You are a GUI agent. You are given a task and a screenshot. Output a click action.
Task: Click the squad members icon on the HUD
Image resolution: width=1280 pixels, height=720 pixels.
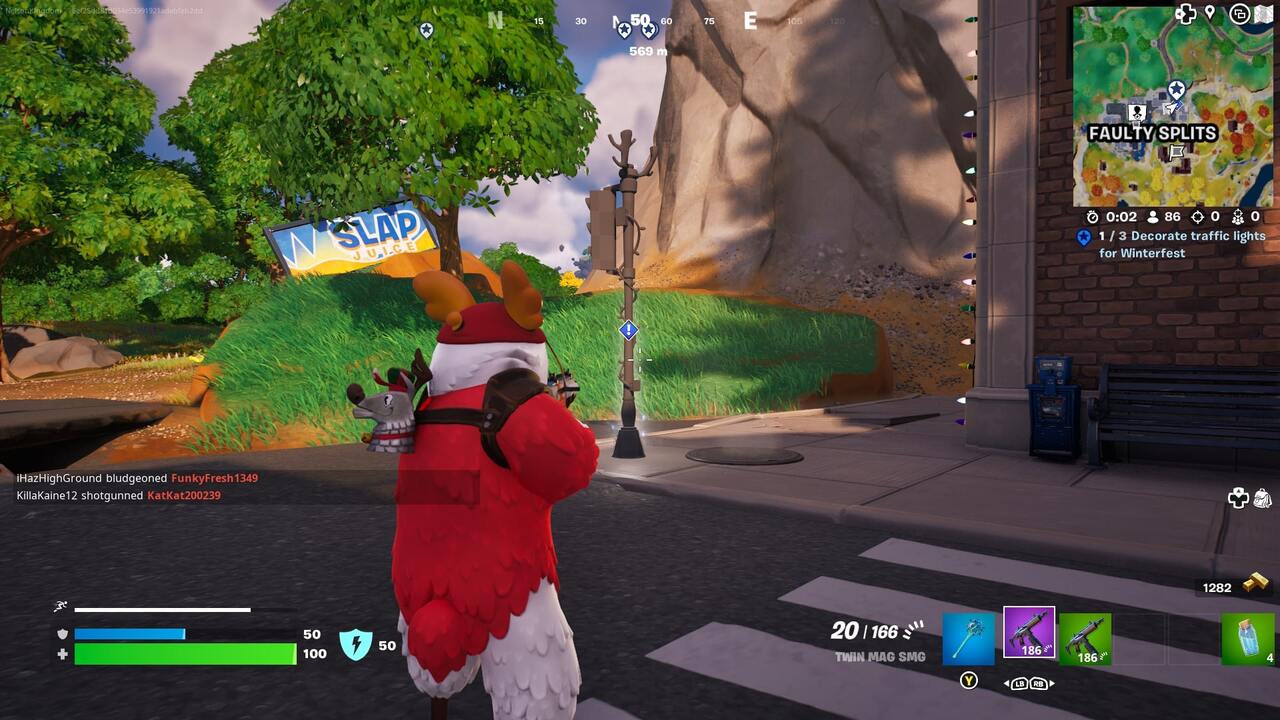pyautogui.click(x=1239, y=217)
